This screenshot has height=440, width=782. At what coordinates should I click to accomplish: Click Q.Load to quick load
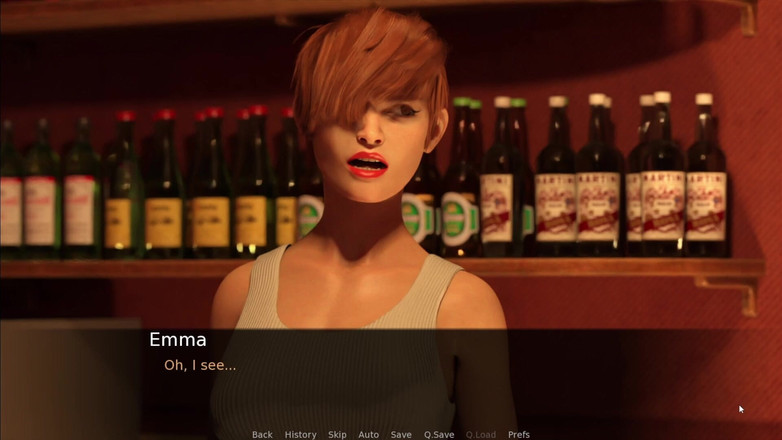(x=480, y=434)
